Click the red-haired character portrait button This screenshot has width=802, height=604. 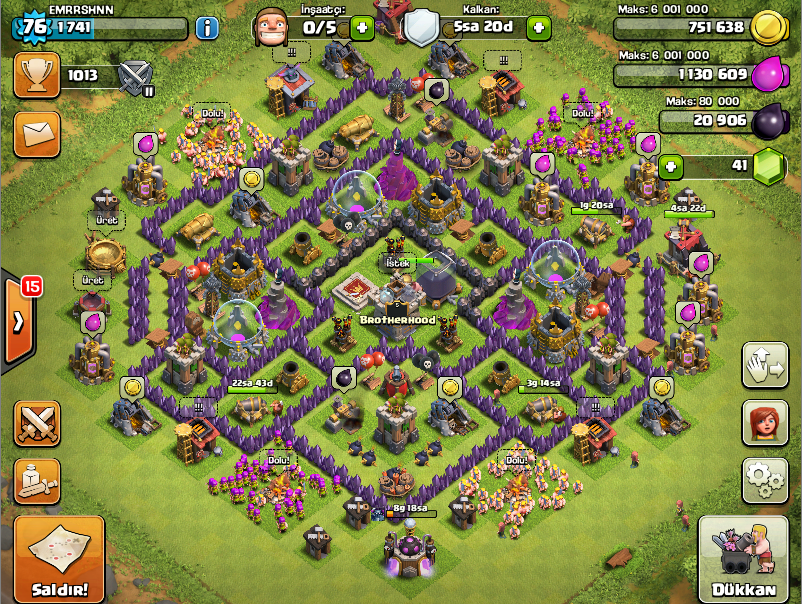[764, 423]
